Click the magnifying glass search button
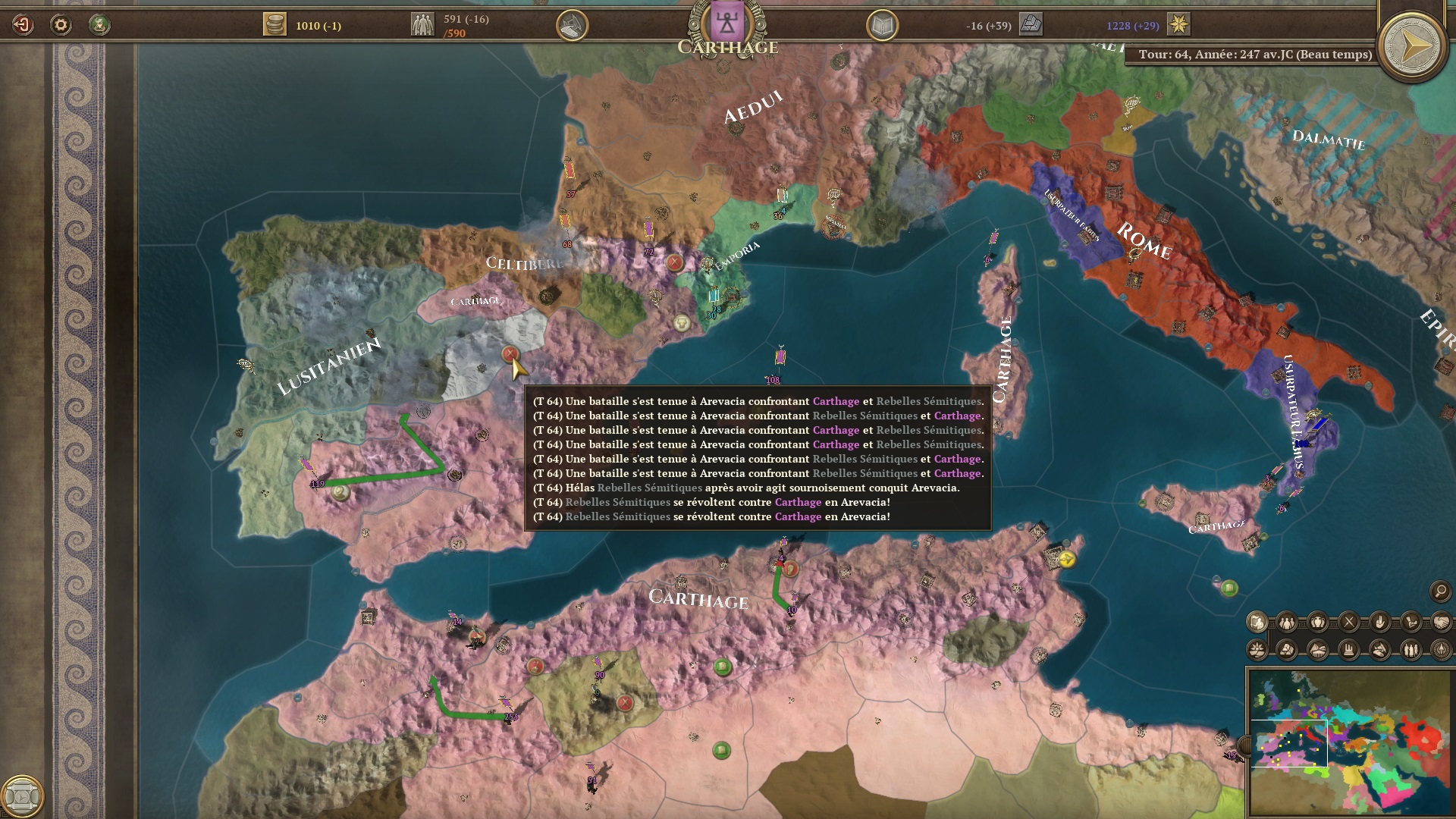Viewport: 1456px width, 819px height. (1440, 591)
